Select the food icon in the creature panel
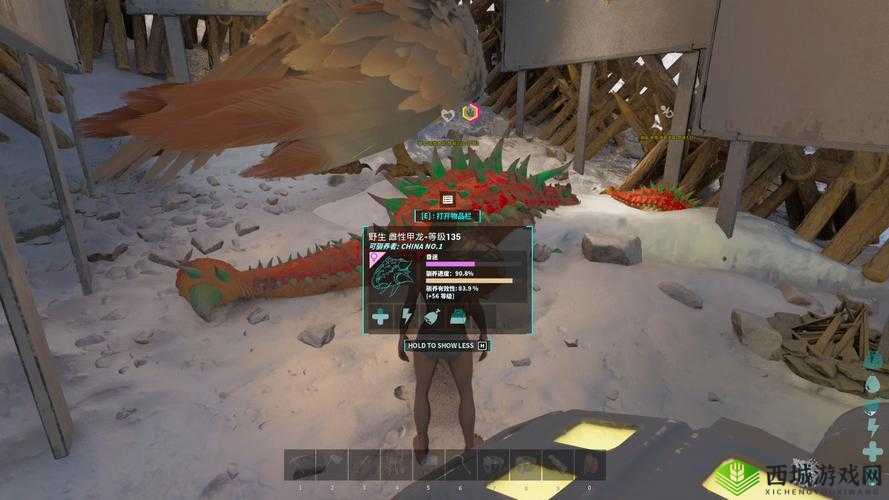Image resolution: width=889 pixels, height=500 pixels. 431,318
